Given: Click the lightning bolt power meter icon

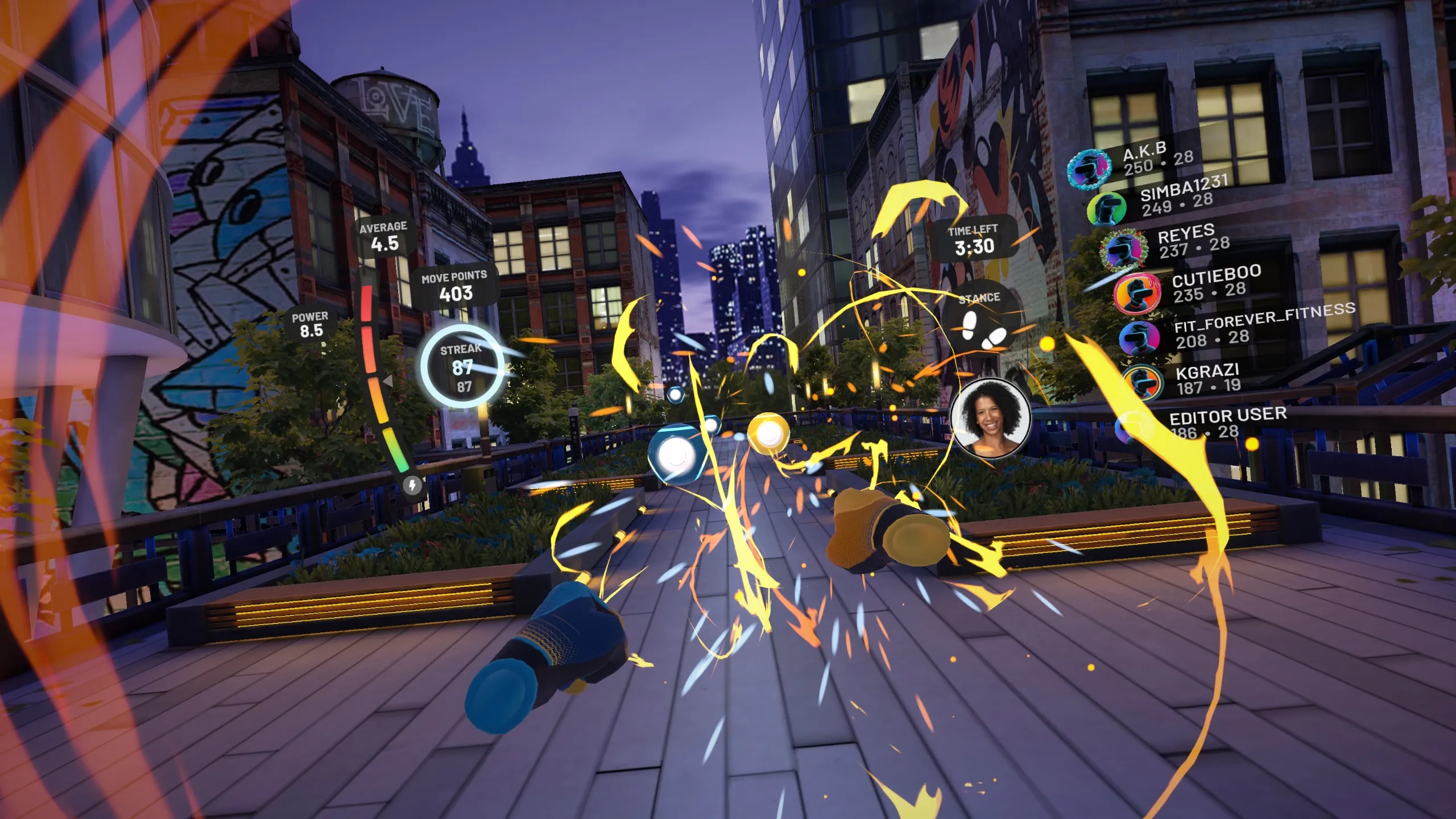Looking at the screenshot, I should (412, 485).
